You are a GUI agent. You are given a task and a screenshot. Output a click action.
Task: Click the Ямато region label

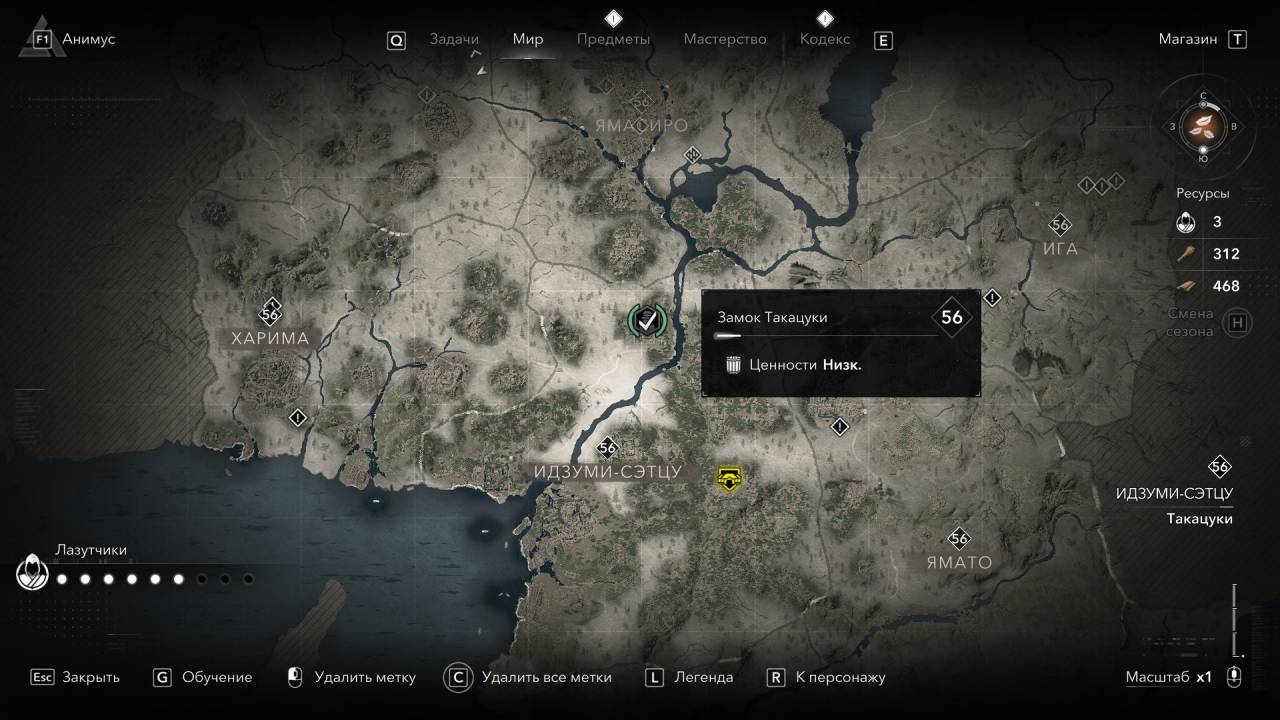(x=958, y=562)
